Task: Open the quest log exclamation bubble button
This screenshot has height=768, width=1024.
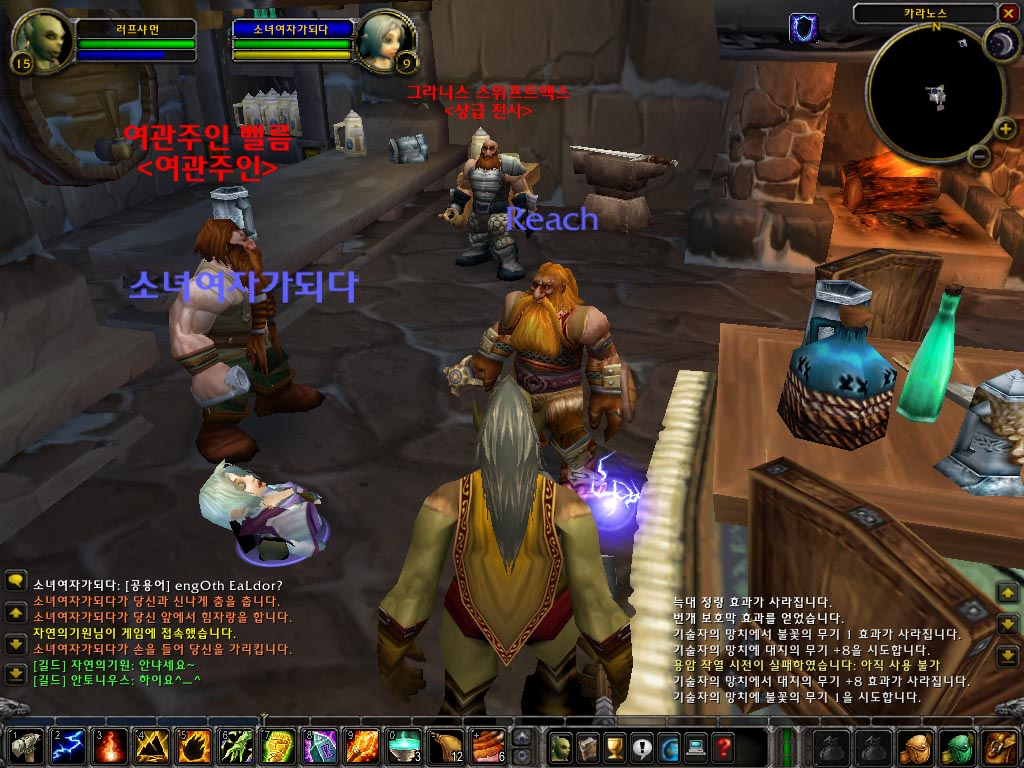Action: click(x=642, y=747)
